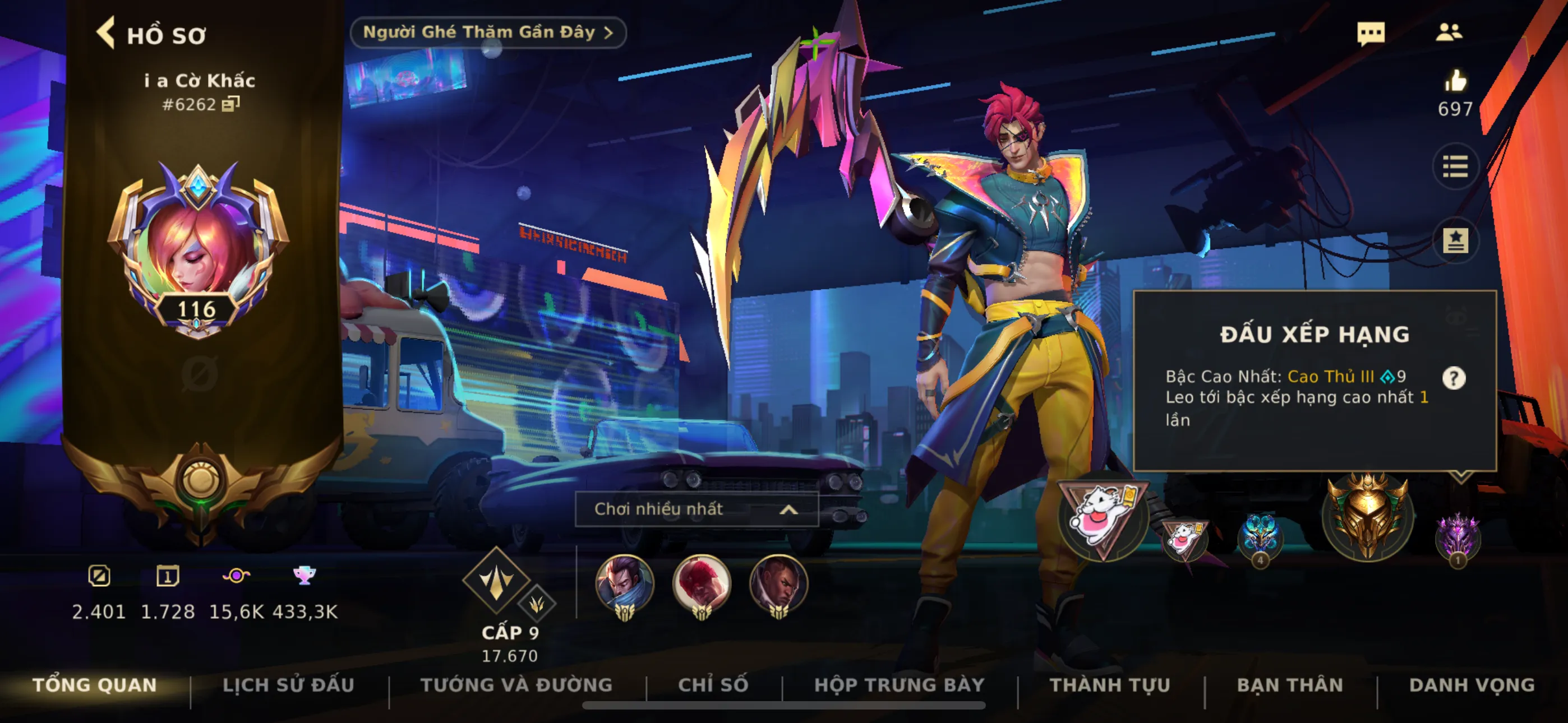Go back using the Hồ Sơ arrow
This screenshot has height=723, width=1568.
[106, 33]
